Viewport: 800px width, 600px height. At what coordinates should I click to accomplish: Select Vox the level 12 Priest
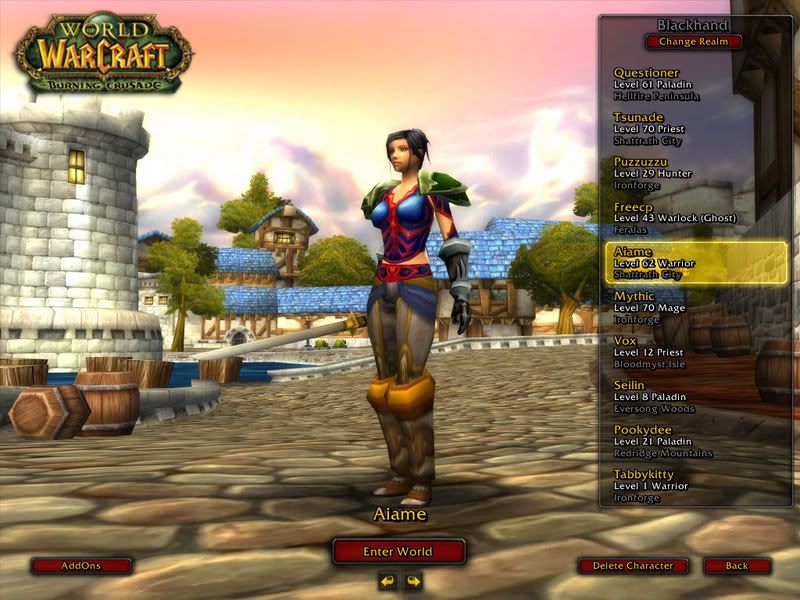[695, 351]
